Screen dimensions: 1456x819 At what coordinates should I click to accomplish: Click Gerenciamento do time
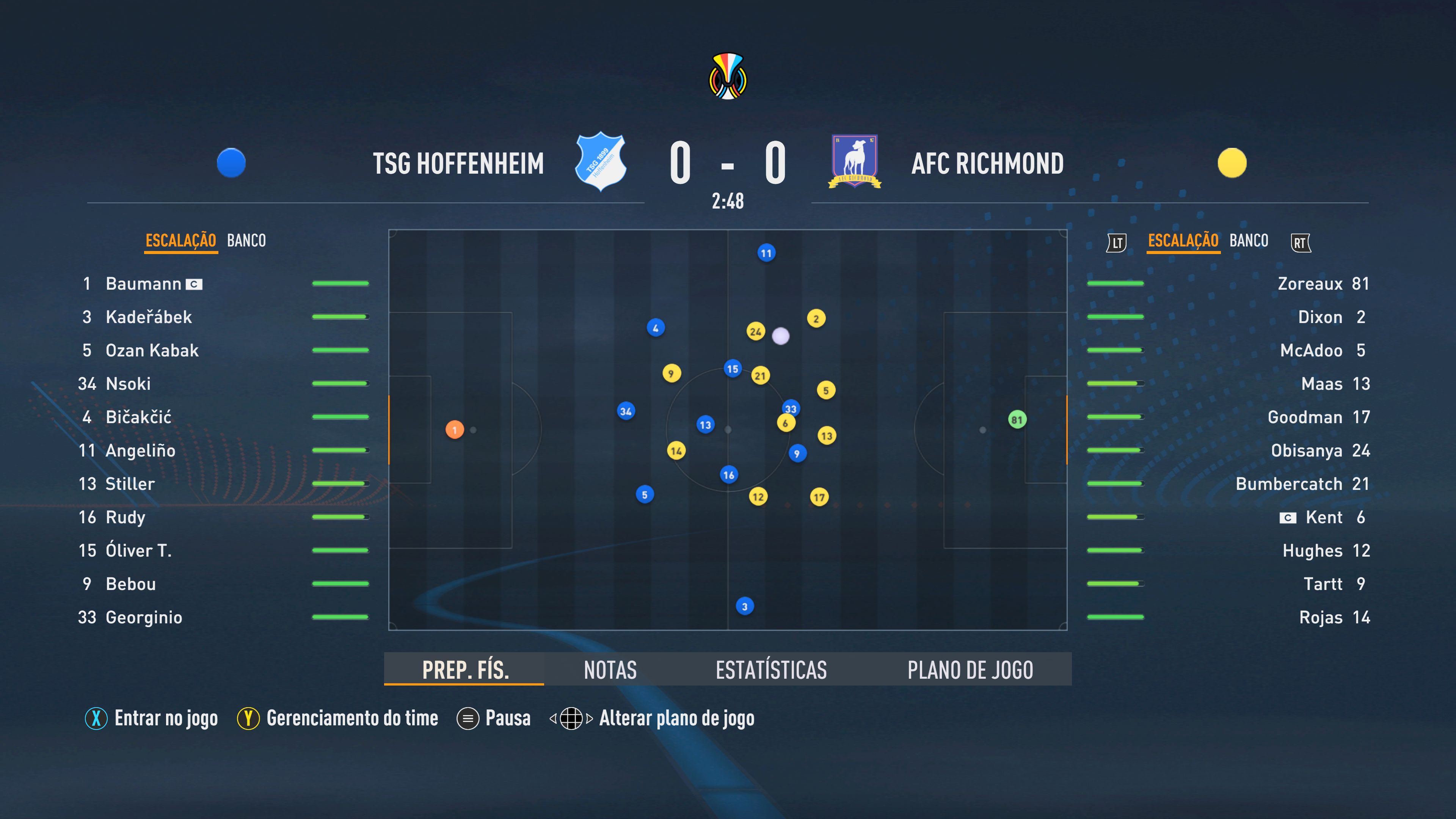coord(354,719)
